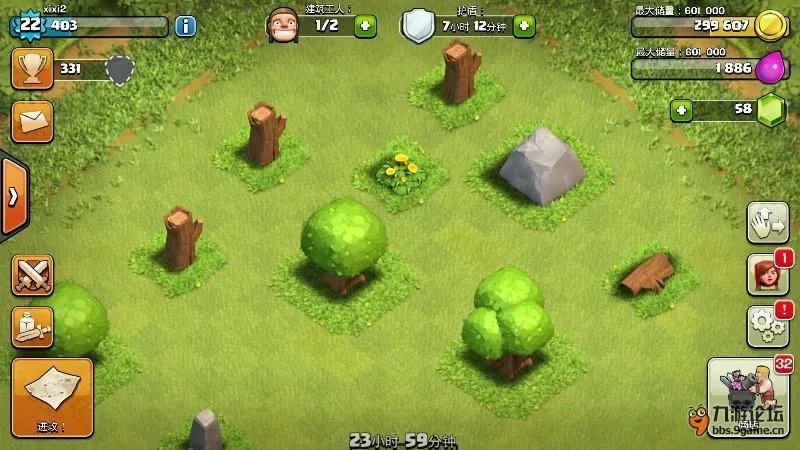Click the level 22 experience badge

click(x=28, y=24)
